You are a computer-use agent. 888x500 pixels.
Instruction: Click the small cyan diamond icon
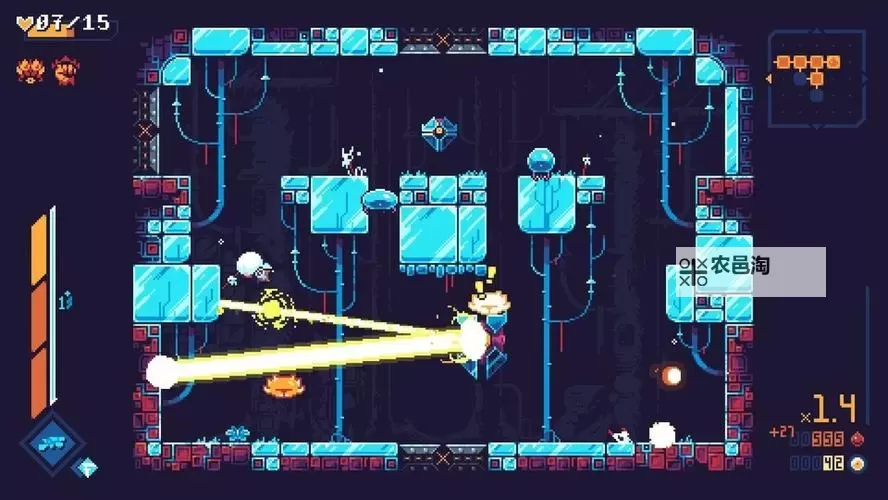[x=88, y=466]
